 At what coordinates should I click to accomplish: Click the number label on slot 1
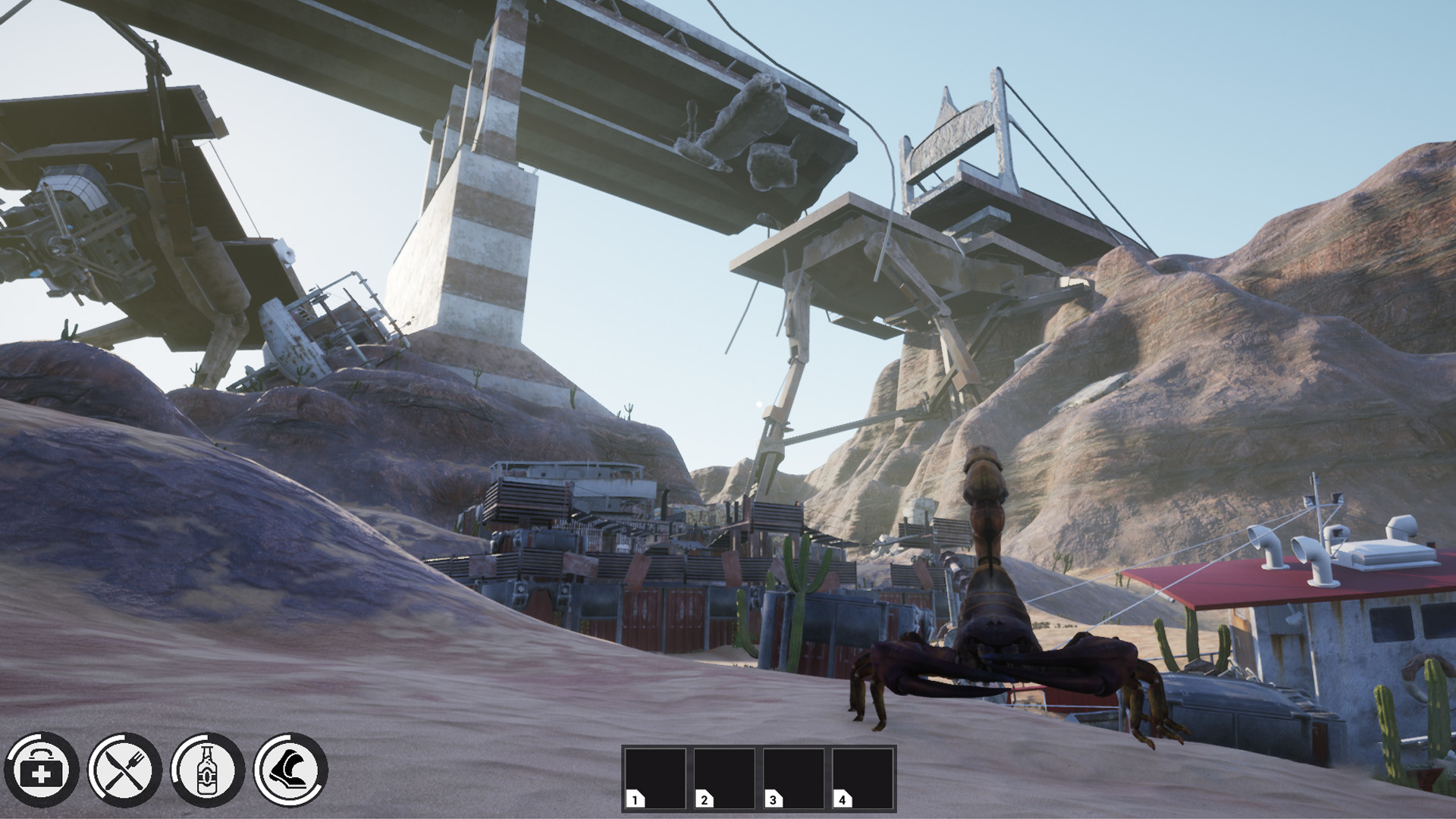point(633,800)
